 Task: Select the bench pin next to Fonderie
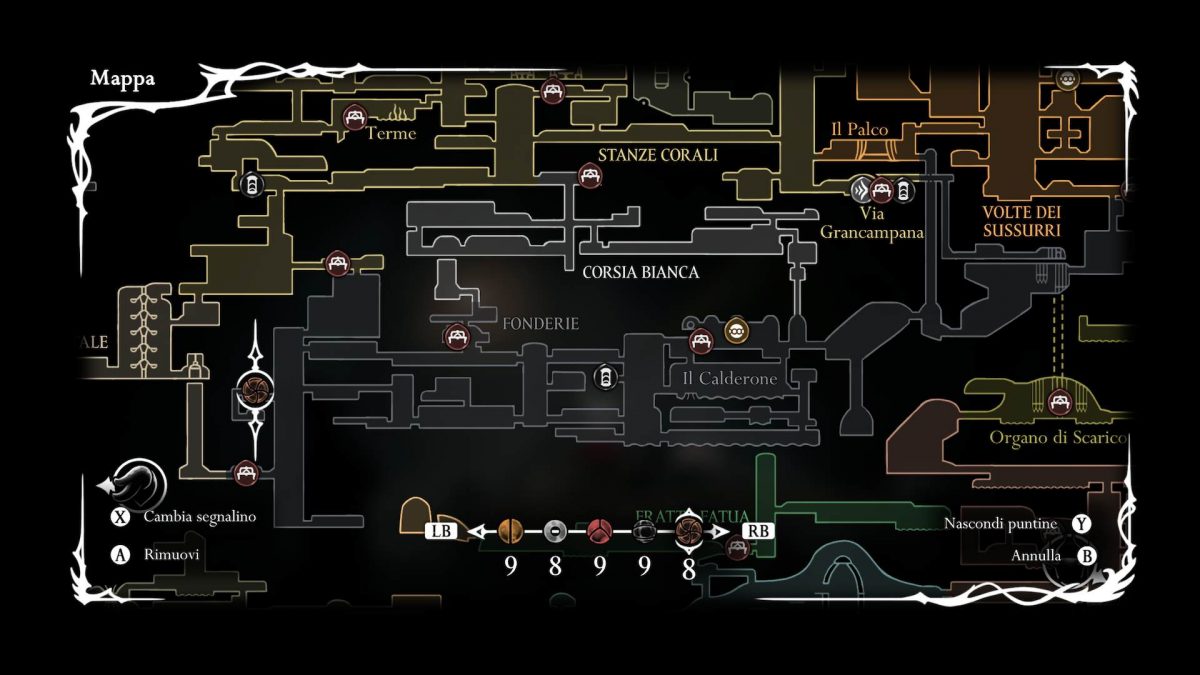point(457,336)
